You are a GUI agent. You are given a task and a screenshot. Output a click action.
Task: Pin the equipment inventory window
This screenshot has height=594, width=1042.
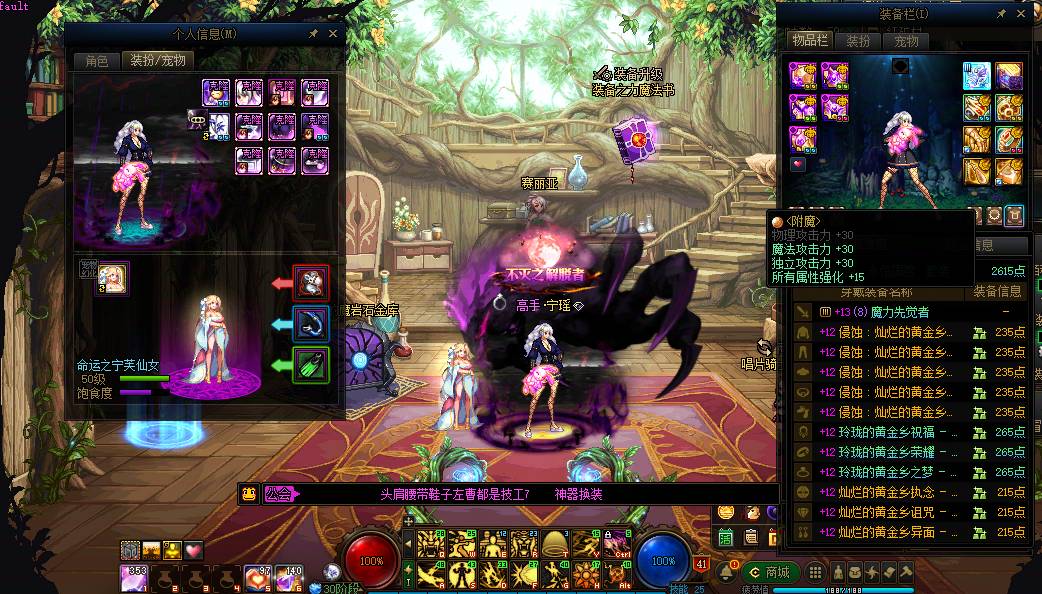point(1001,15)
